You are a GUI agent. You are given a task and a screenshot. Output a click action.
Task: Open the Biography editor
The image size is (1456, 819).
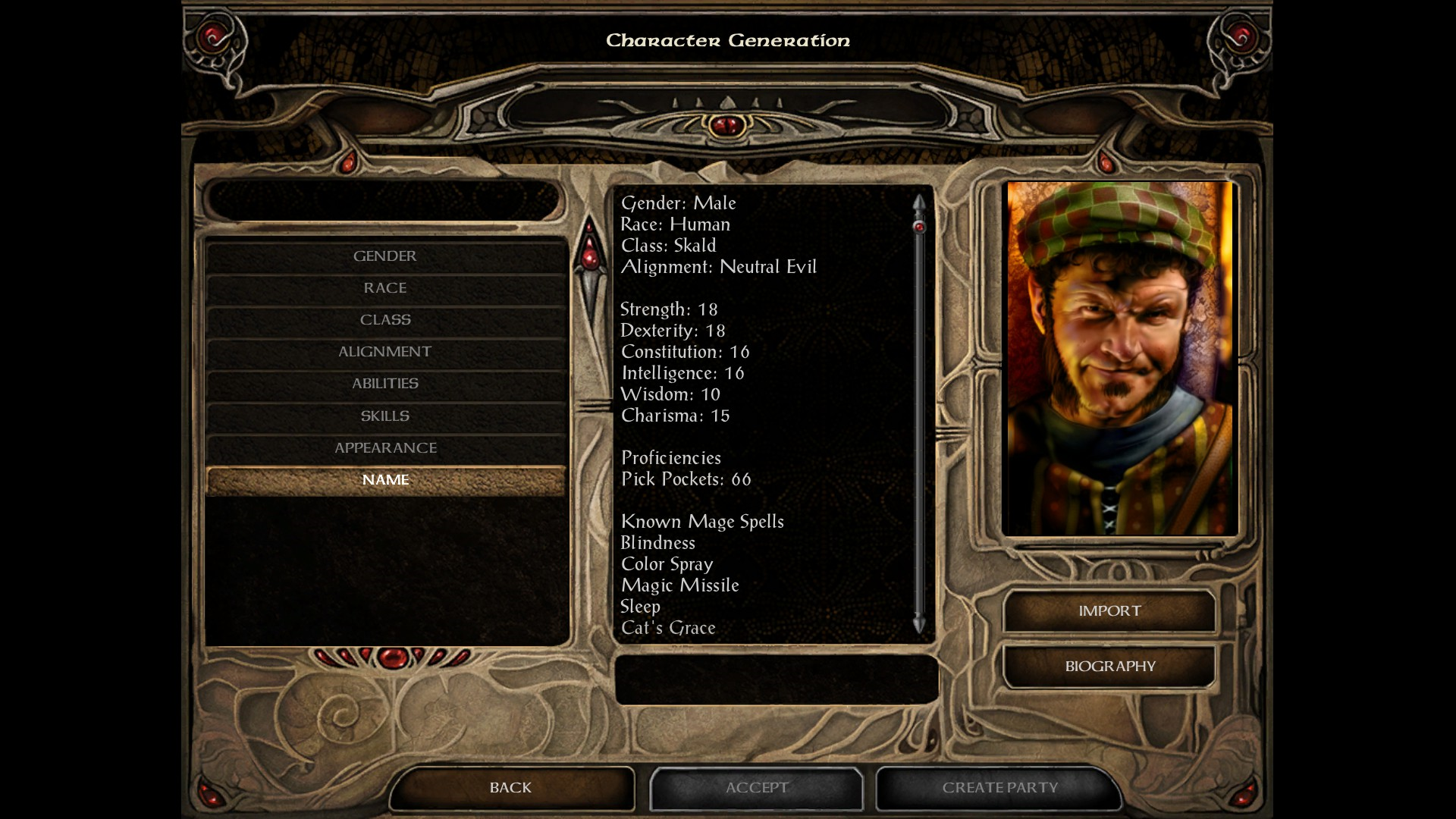[1109, 667]
